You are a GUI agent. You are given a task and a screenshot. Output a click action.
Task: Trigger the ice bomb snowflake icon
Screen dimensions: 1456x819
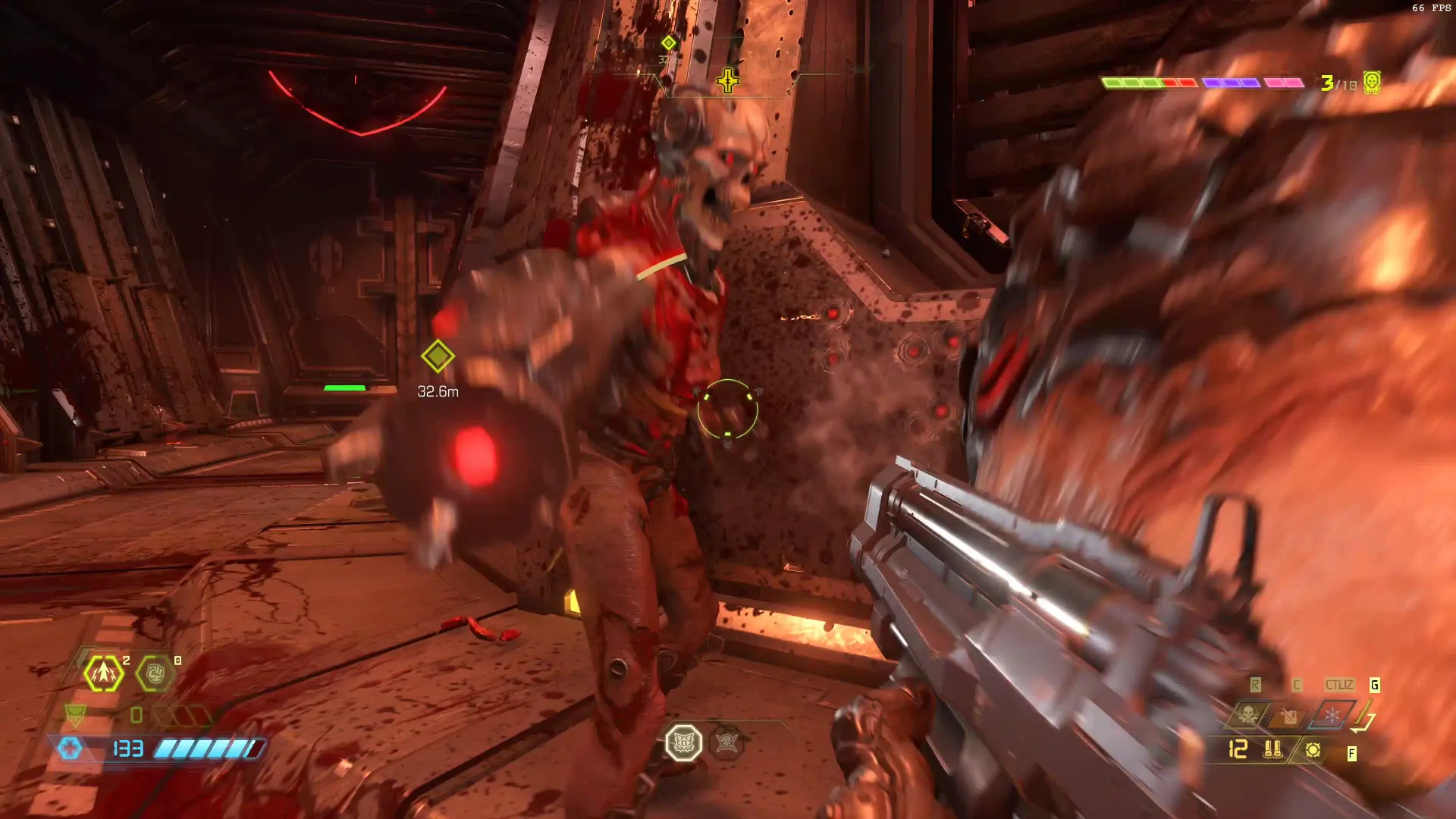click(x=1332, y=714)
